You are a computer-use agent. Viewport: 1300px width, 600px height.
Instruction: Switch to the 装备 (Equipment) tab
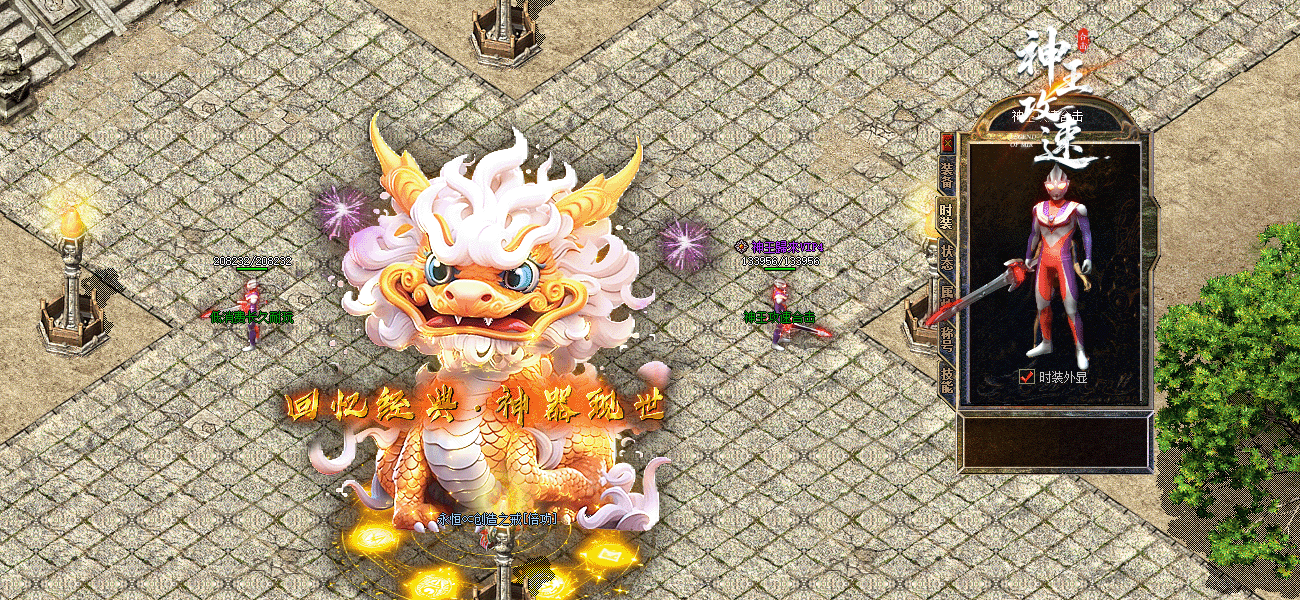947,175
